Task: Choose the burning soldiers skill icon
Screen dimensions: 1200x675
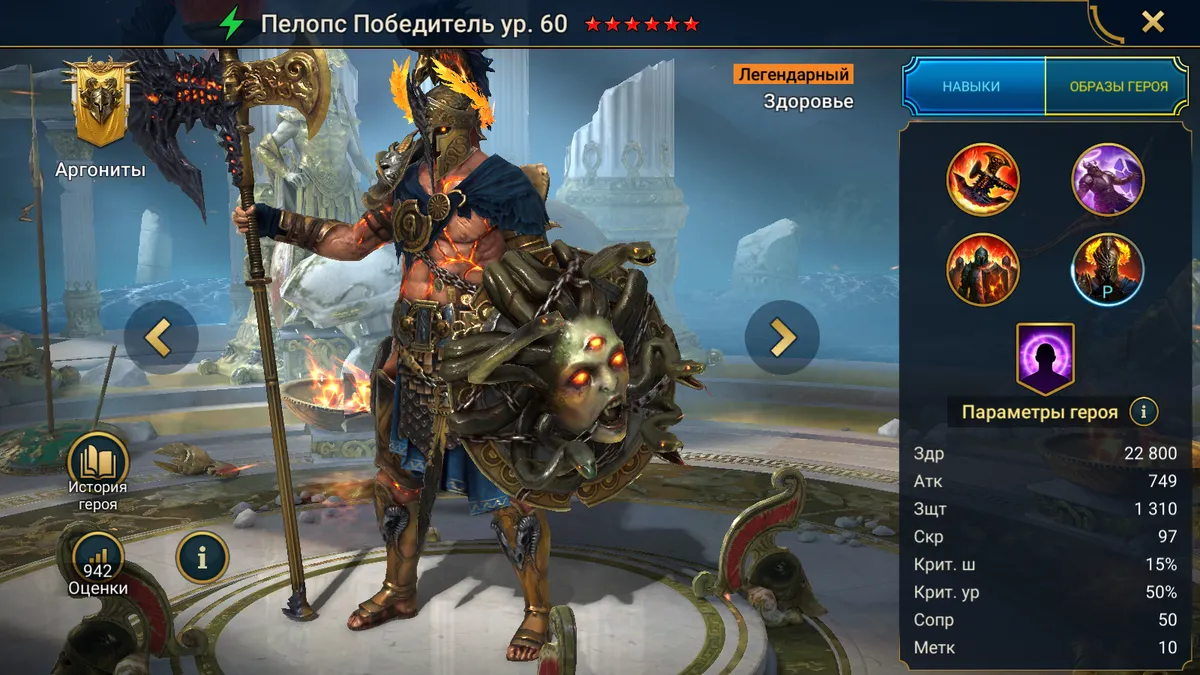Action: point(983,269)
